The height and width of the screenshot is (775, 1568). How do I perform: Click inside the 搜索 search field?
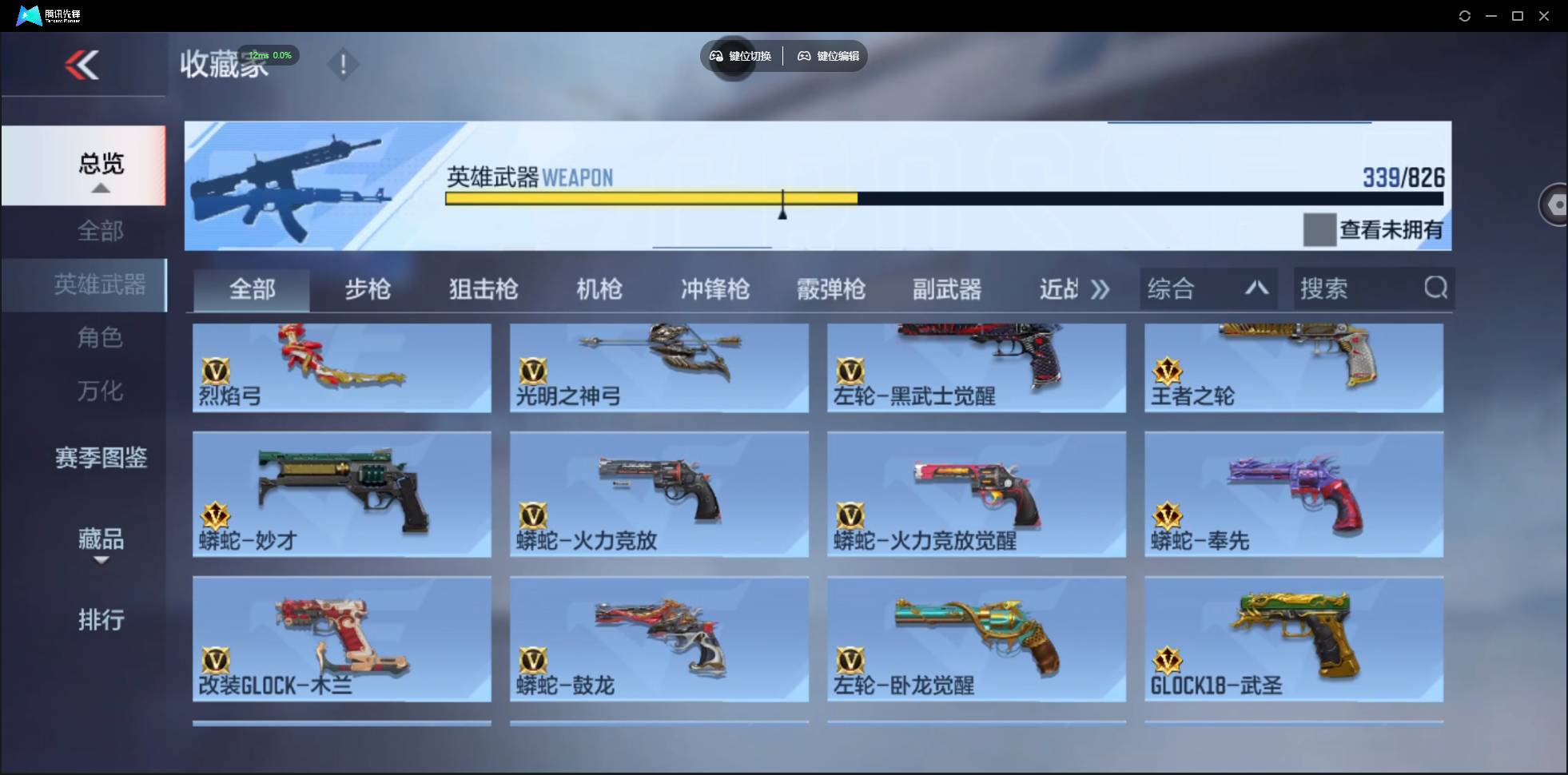pyautogui.click(x=1343, y=288)
